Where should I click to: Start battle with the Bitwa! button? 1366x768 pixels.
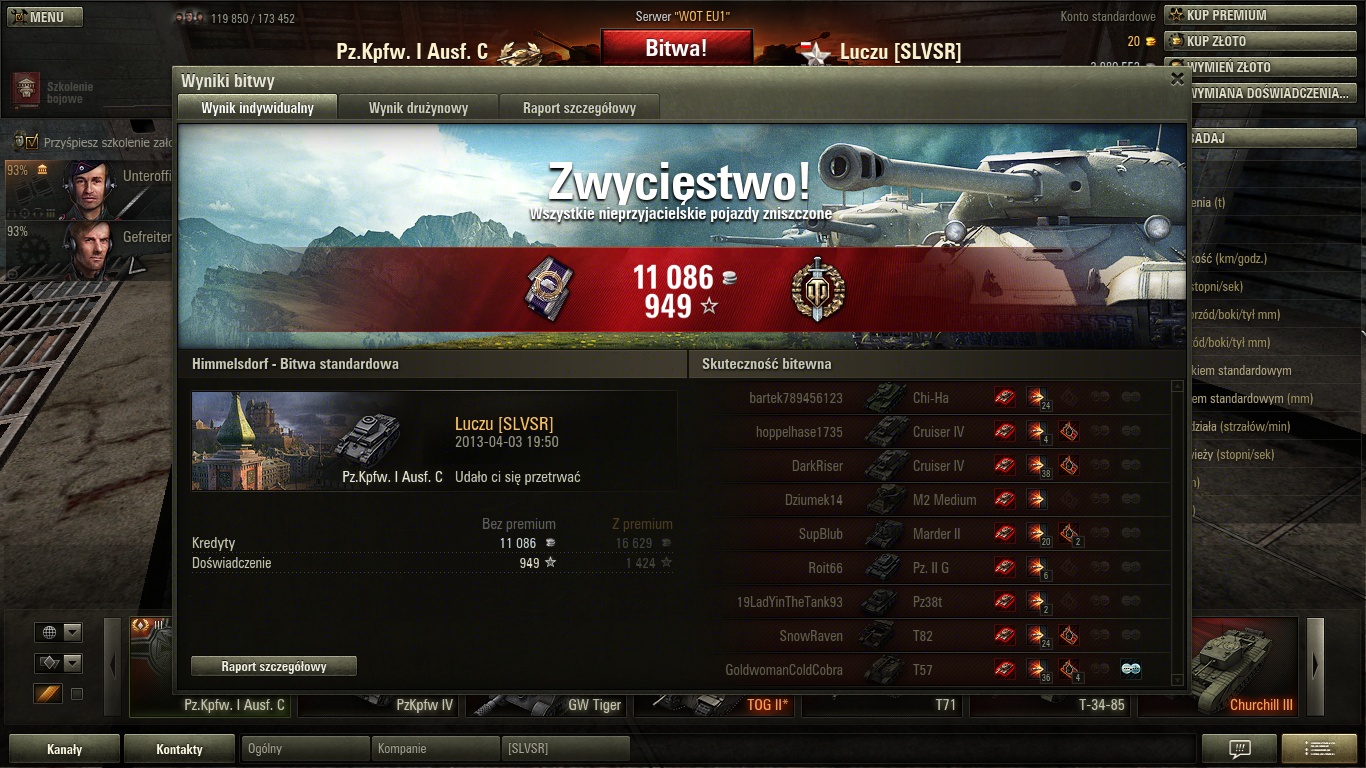(676, 47)
